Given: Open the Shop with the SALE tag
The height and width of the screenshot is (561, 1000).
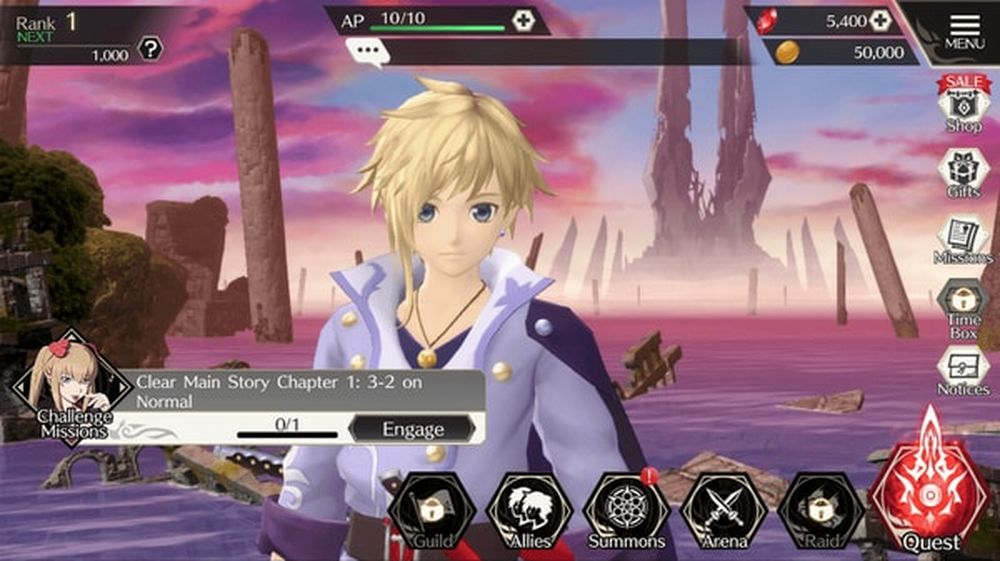Looking at the screenshot, I should (963, 103).
